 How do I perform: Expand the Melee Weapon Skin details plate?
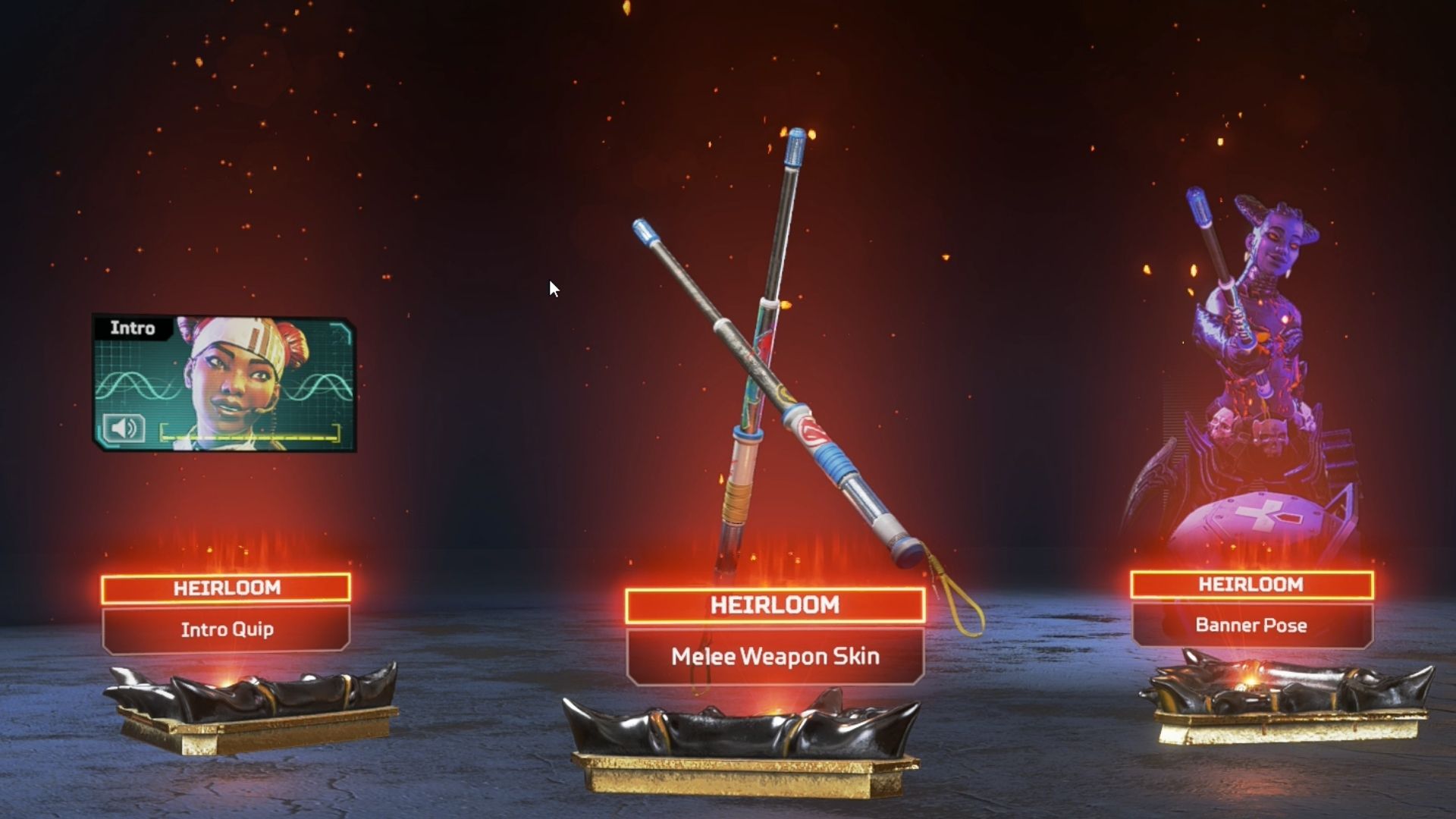[773, 657]
